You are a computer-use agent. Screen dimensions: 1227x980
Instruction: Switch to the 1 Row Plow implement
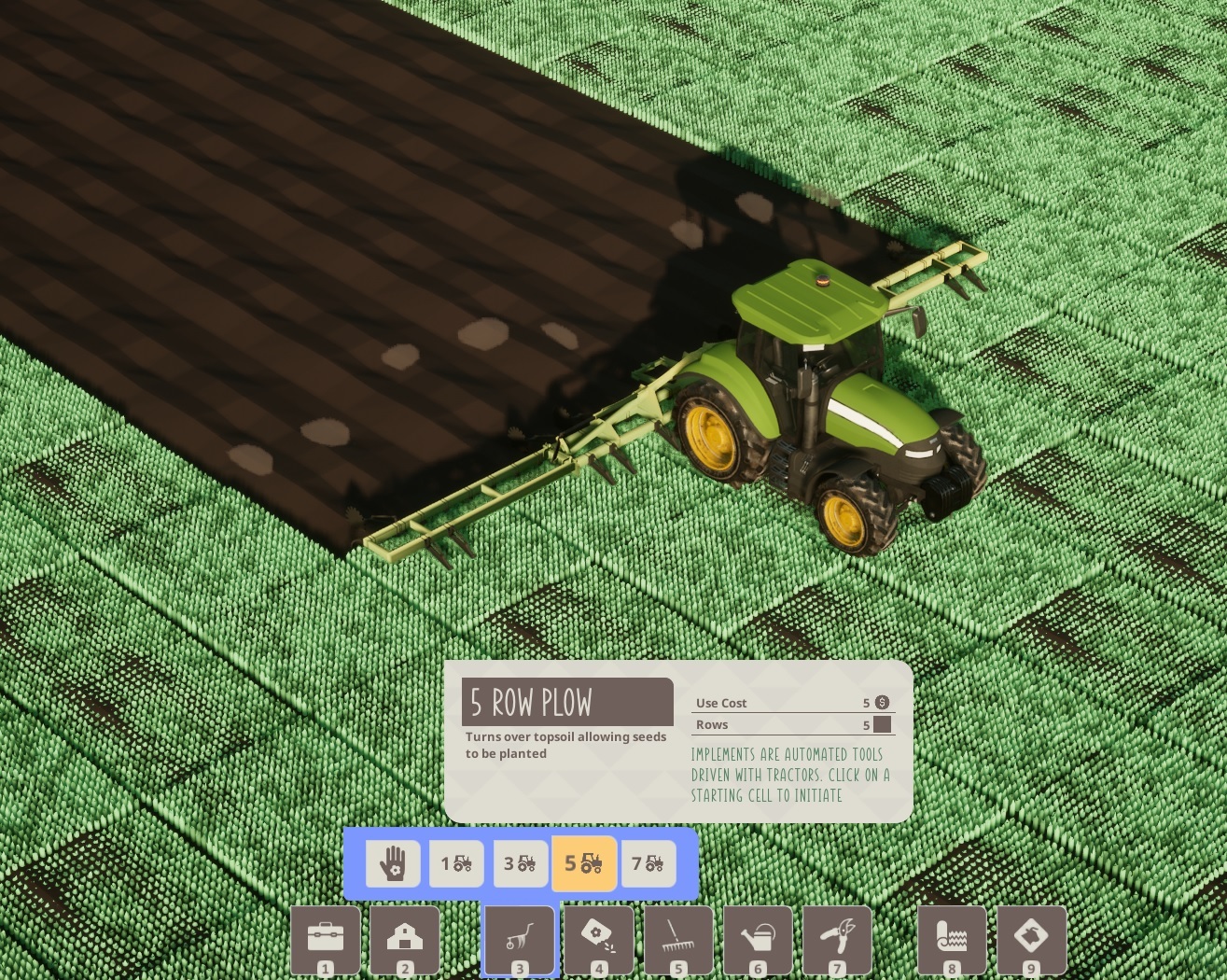pyautogui.click(x=456, y=863)
